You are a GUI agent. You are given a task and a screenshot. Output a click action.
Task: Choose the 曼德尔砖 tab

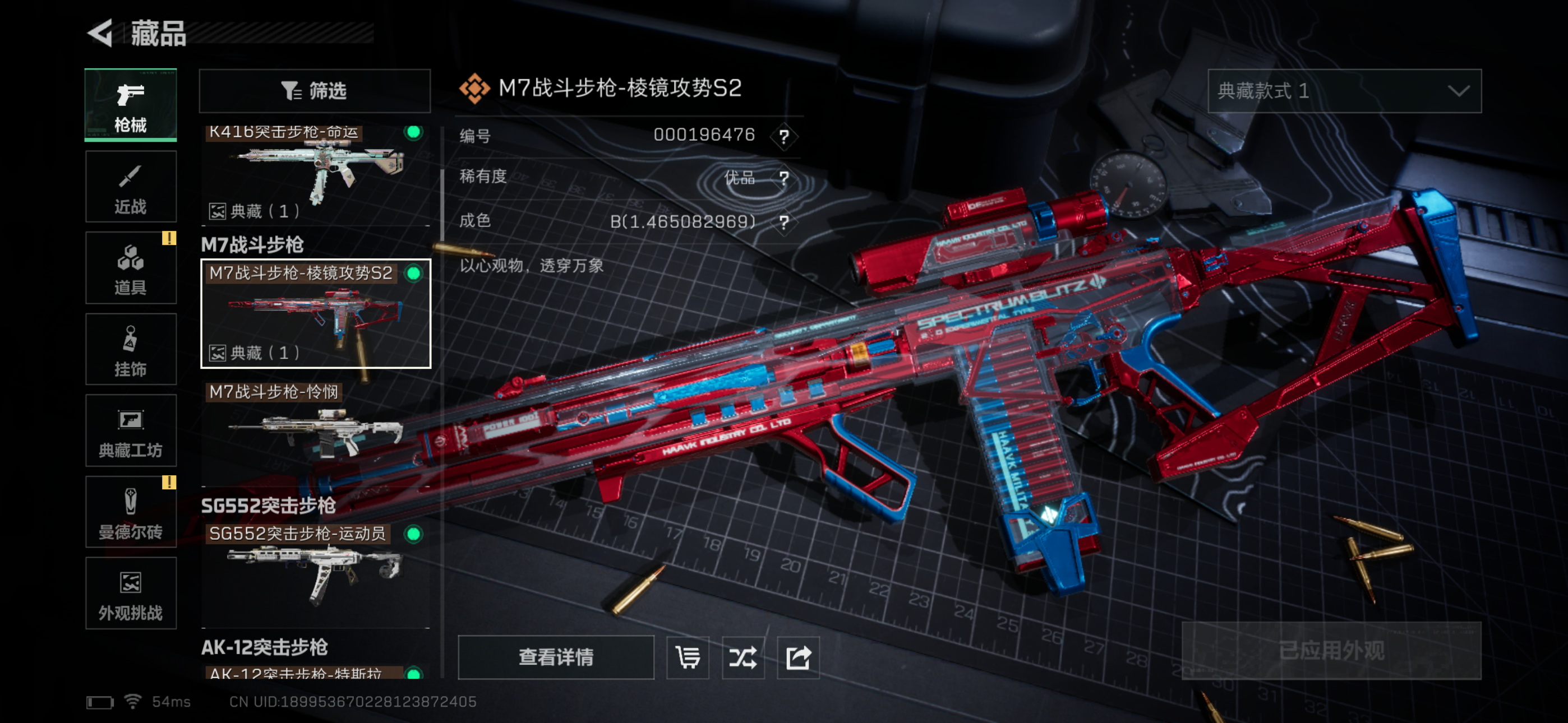point(131,512)
